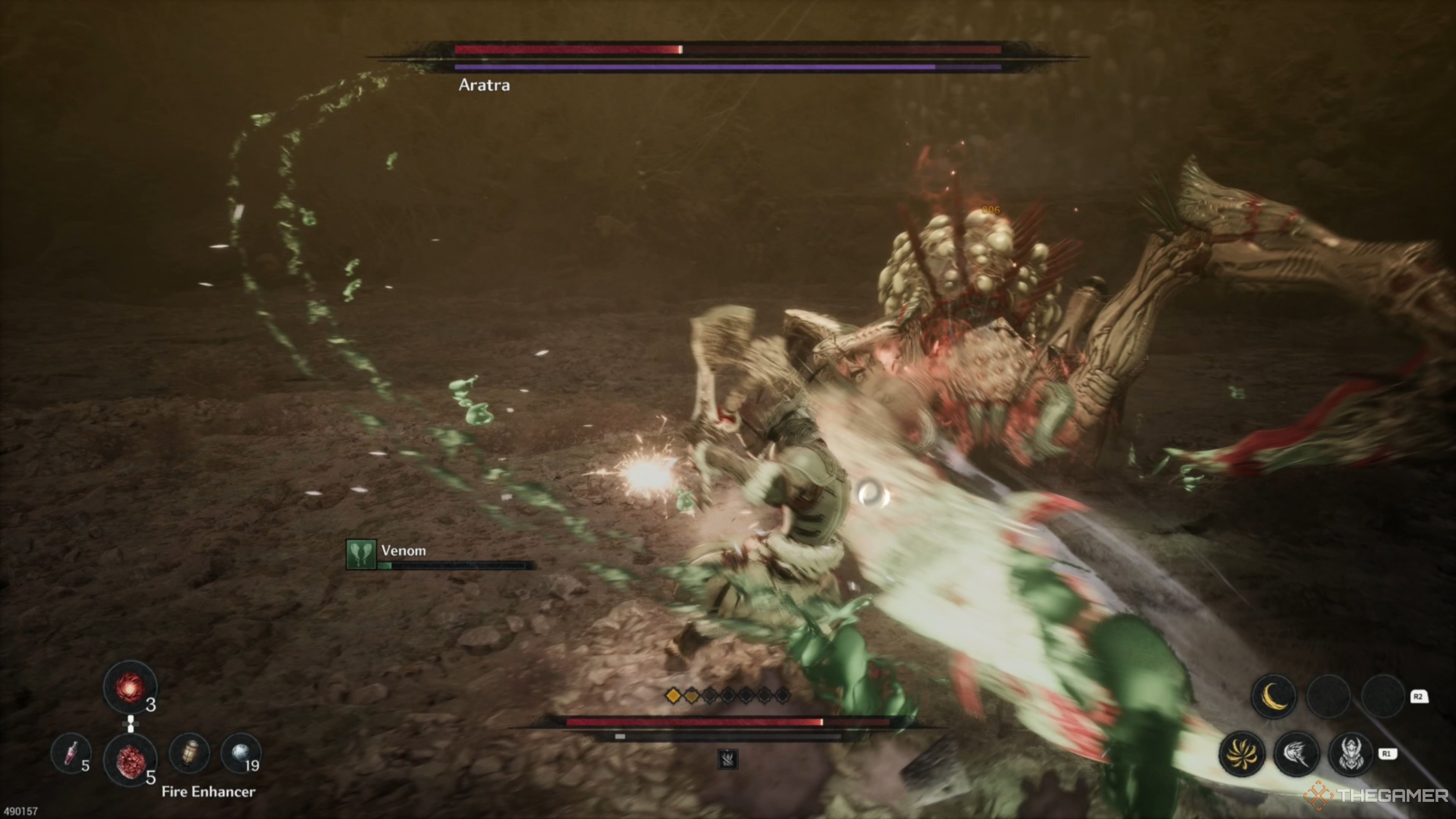Activate the white beast head skill
The width and height of the screenshot is (1456, 819).
[x=1296, y=753]
